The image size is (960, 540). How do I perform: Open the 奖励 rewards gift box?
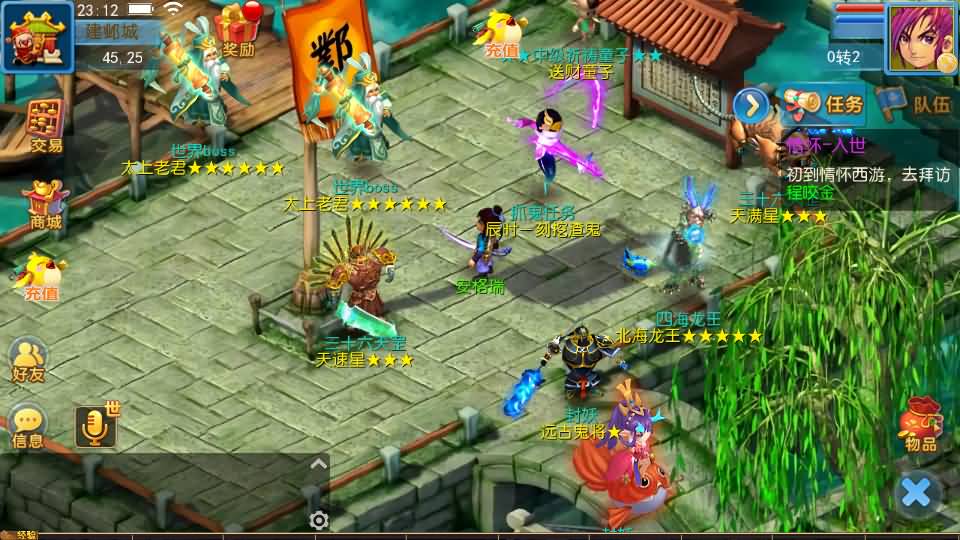pyautogui.click(x=237, y=28)
